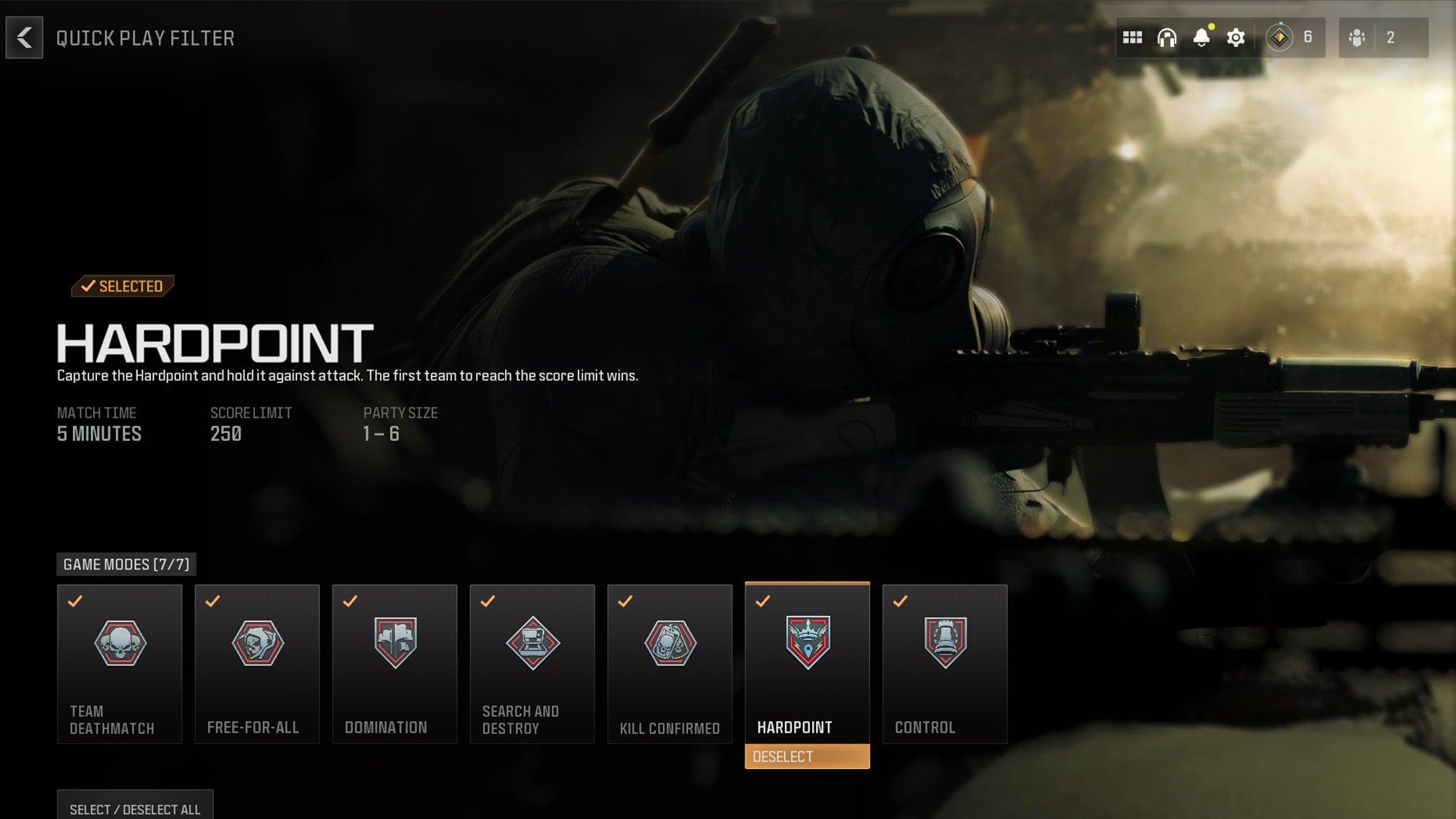Image resolution: width=1456 pixels, height=819 pixels.
Task: Select the voice chat headset icon
Action: (1168, 38)
